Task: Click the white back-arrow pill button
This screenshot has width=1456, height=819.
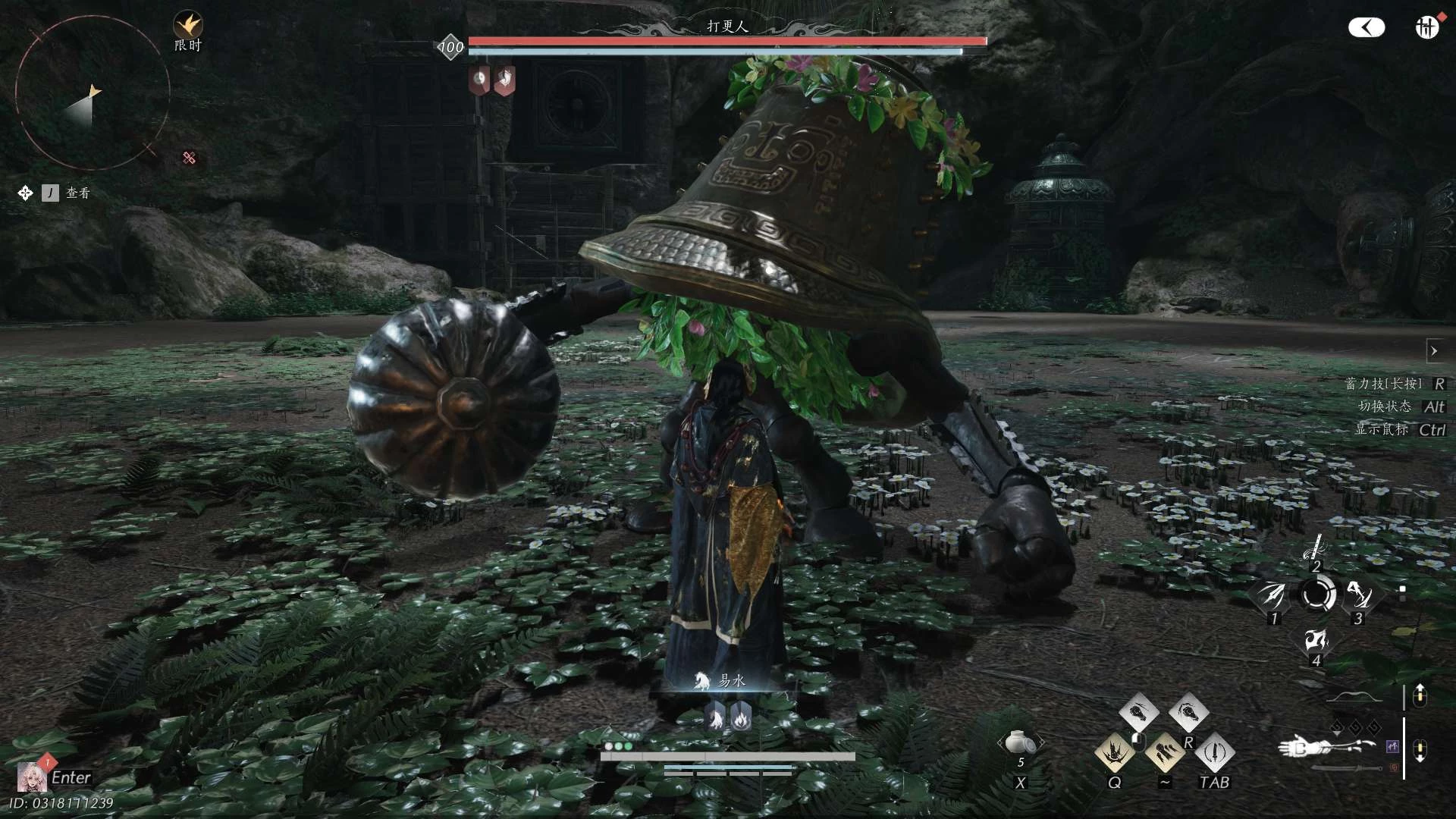Action: pos(1367,28)
